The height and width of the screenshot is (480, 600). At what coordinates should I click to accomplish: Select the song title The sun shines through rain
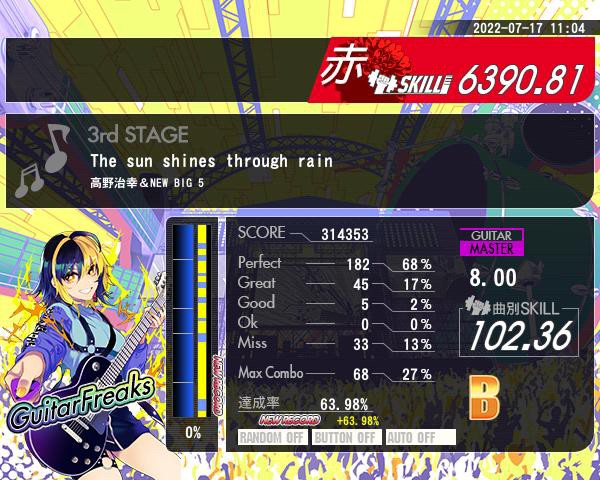click(x=210, y=160)
